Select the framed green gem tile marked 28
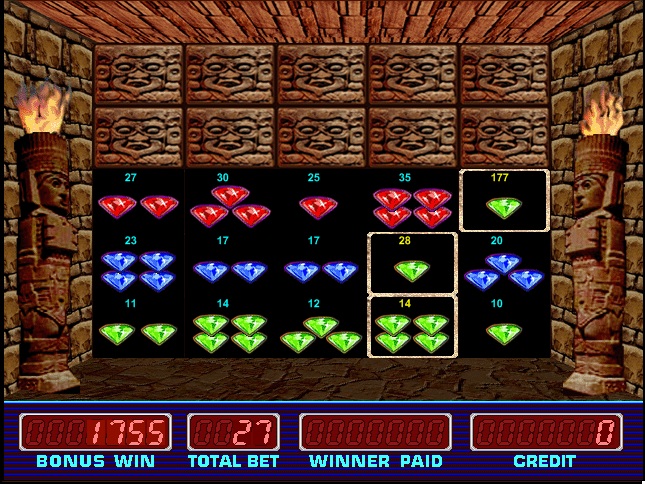The height and width of the screenshot is (484, 645). pos(412,264)
